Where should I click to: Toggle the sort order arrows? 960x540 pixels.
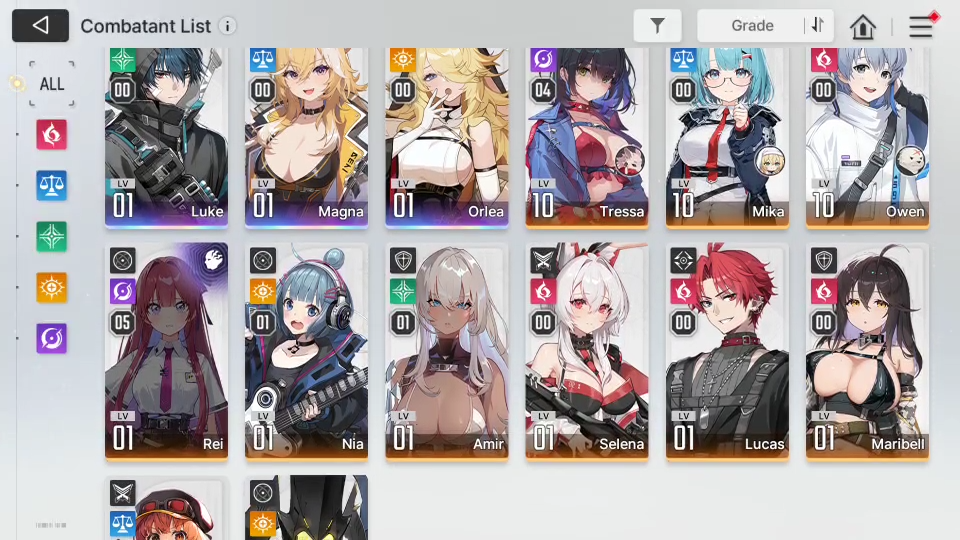tap(818, 26)
